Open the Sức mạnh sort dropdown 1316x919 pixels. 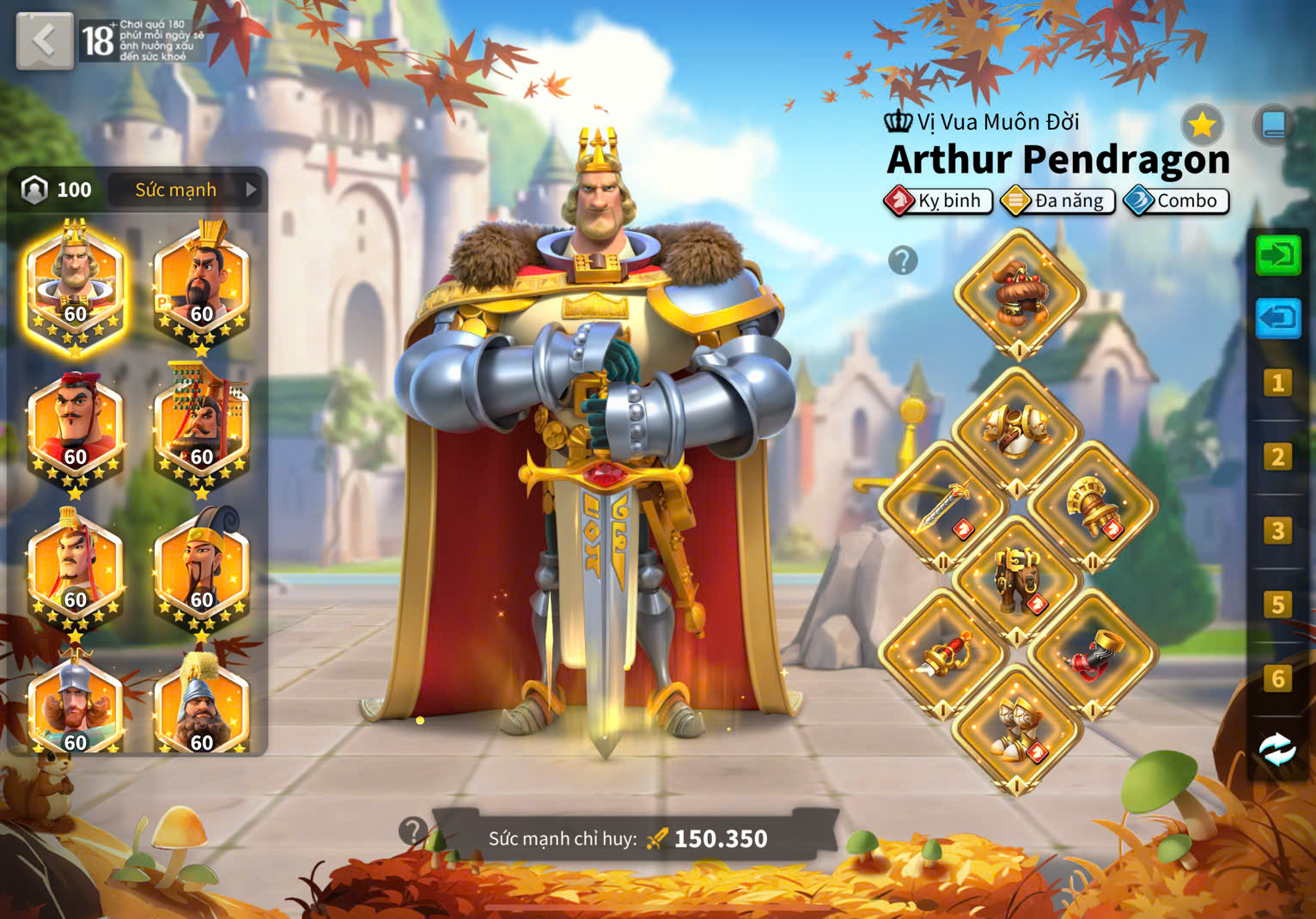coord(187,190)
